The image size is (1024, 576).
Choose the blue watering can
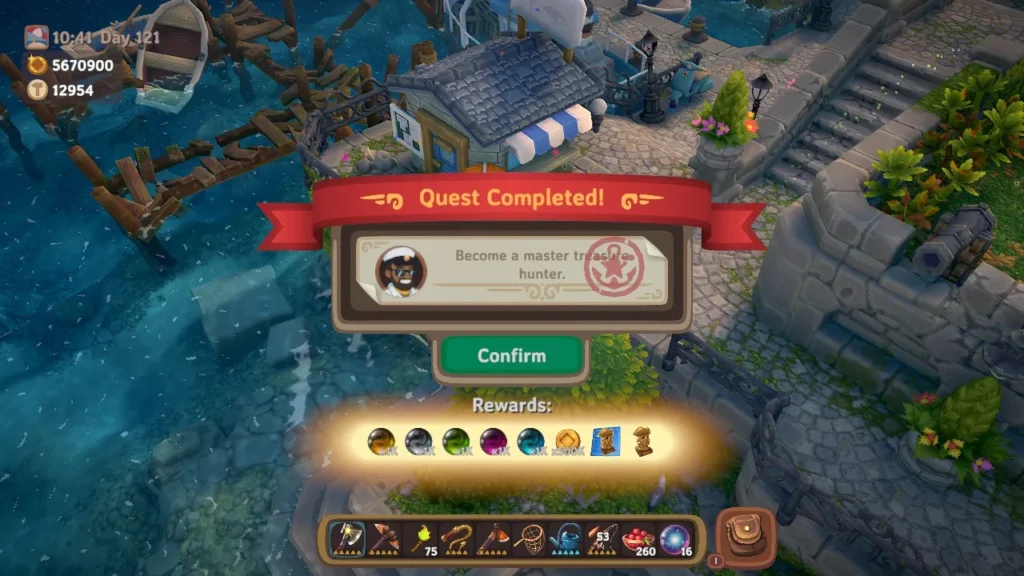(566, 539)
